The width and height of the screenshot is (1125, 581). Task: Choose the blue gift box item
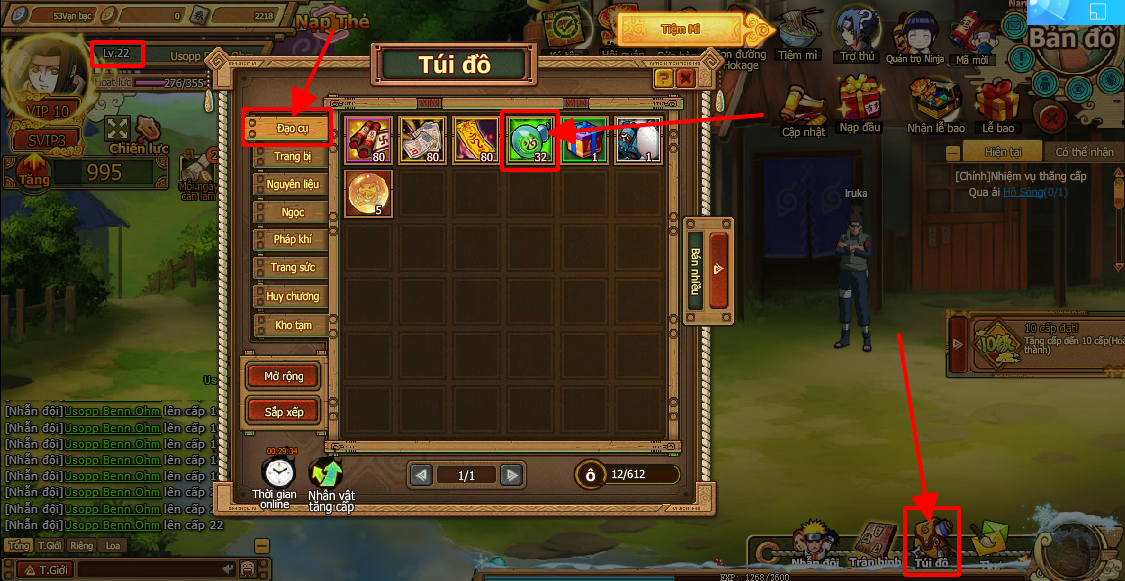(x=583, y=141)
